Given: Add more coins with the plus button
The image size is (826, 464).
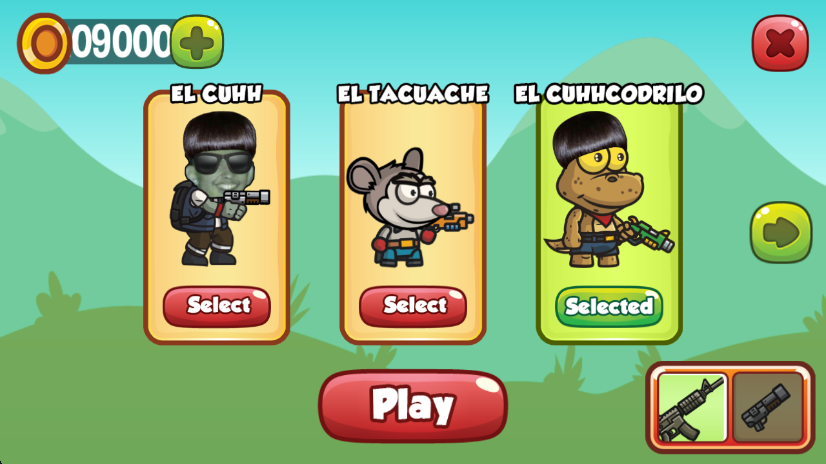Looking at the screenshot, I should coord(197,42).
